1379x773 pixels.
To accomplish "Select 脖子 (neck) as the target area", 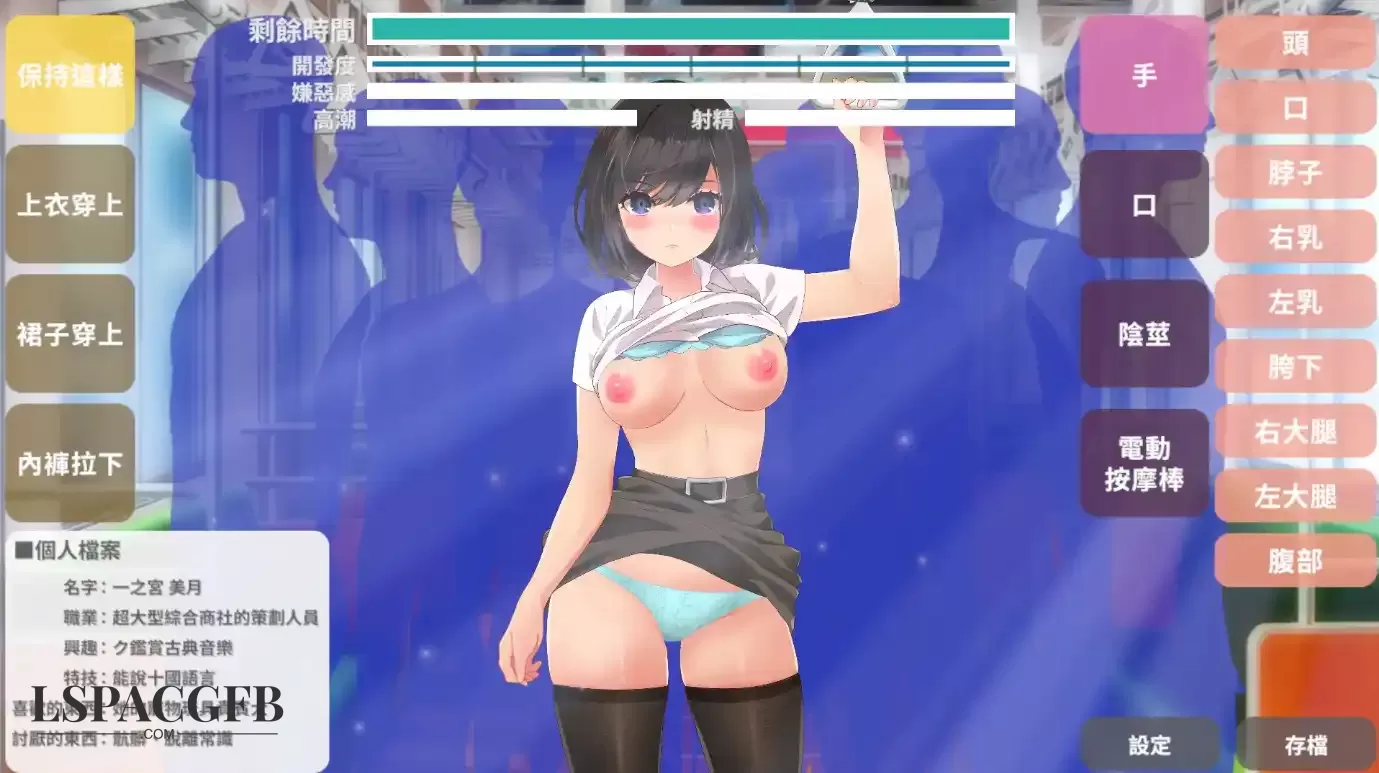I will point(1295,173).
